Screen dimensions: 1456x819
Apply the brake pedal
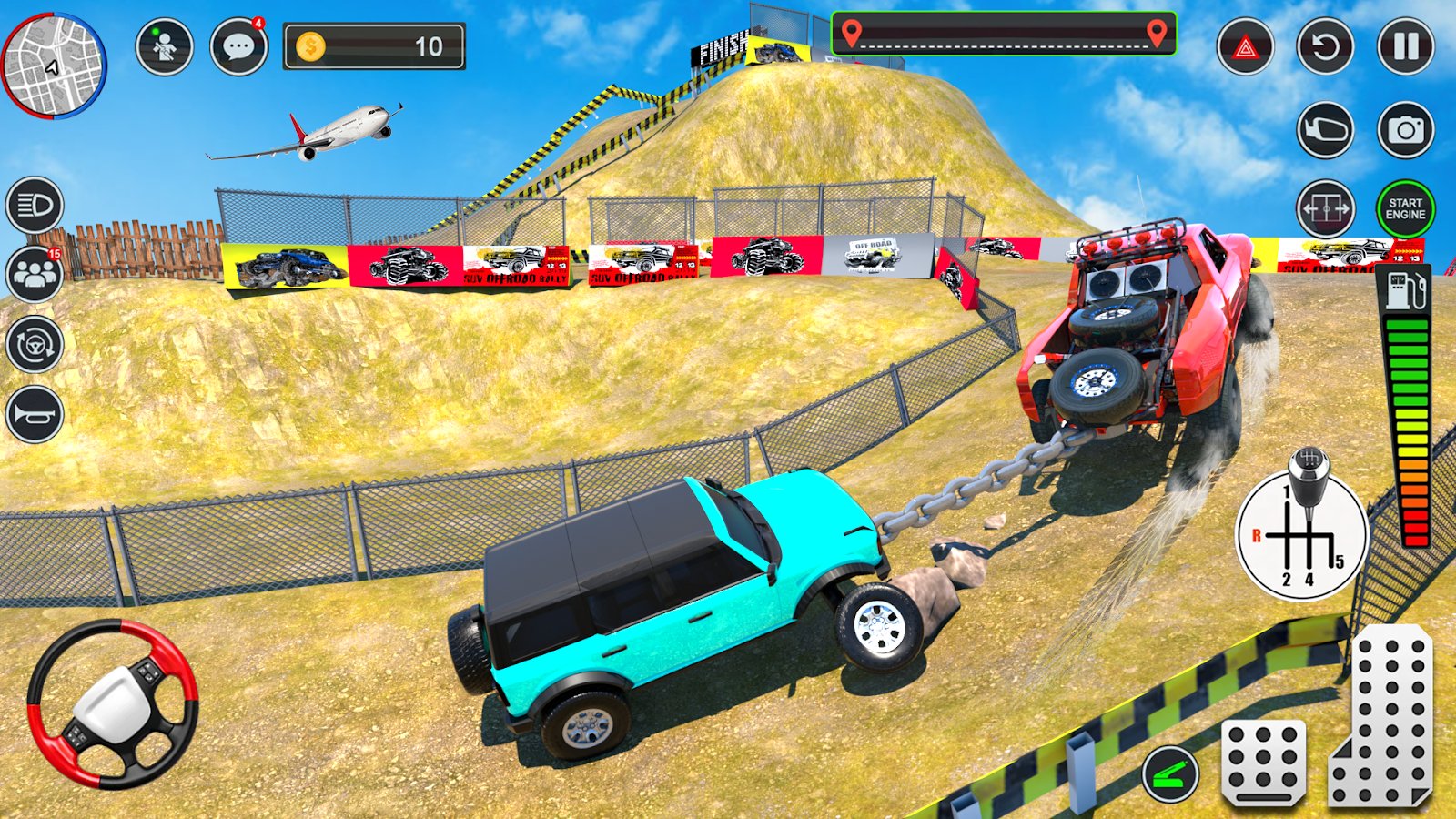click(1263, 761)
